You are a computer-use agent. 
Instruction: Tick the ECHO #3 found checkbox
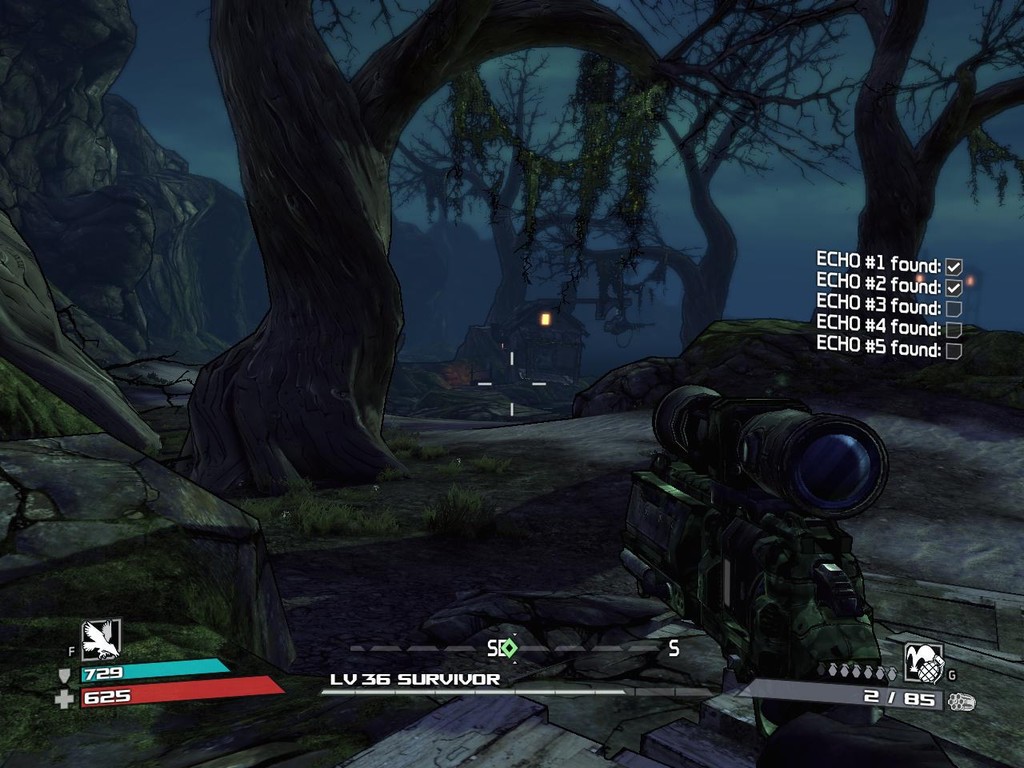click(x=954, y=308)
